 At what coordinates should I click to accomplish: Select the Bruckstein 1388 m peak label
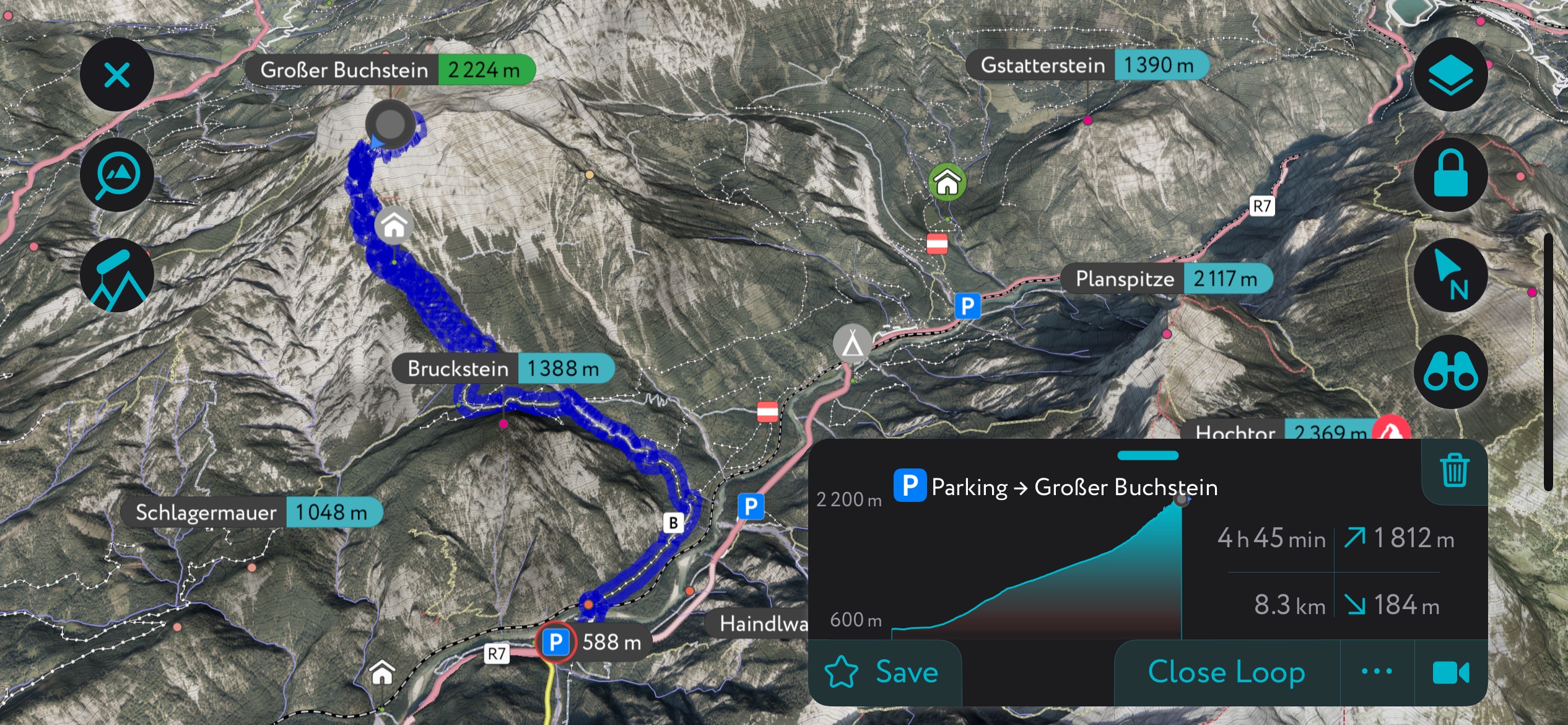[503, 369]
